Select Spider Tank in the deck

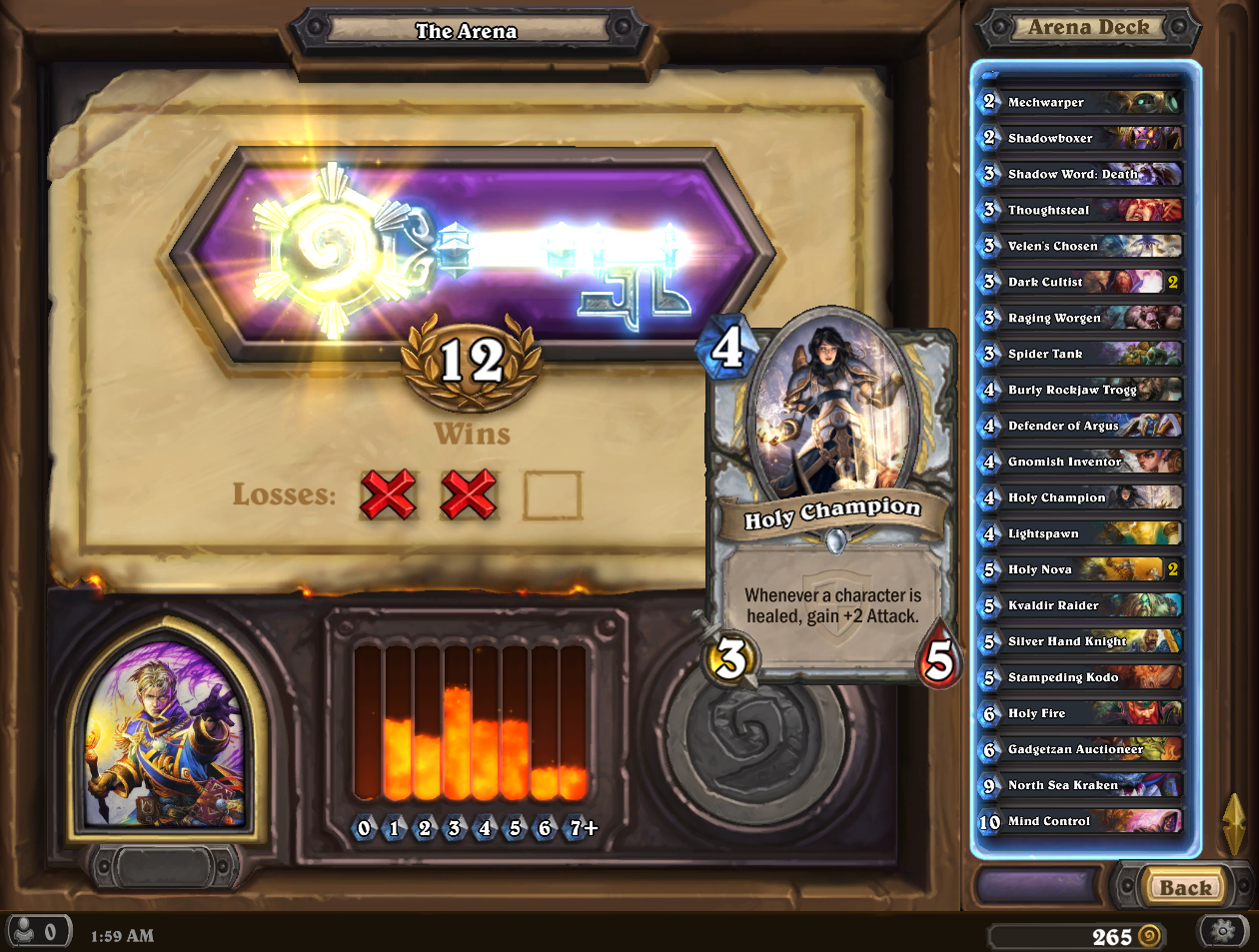tap(1081, 354)
